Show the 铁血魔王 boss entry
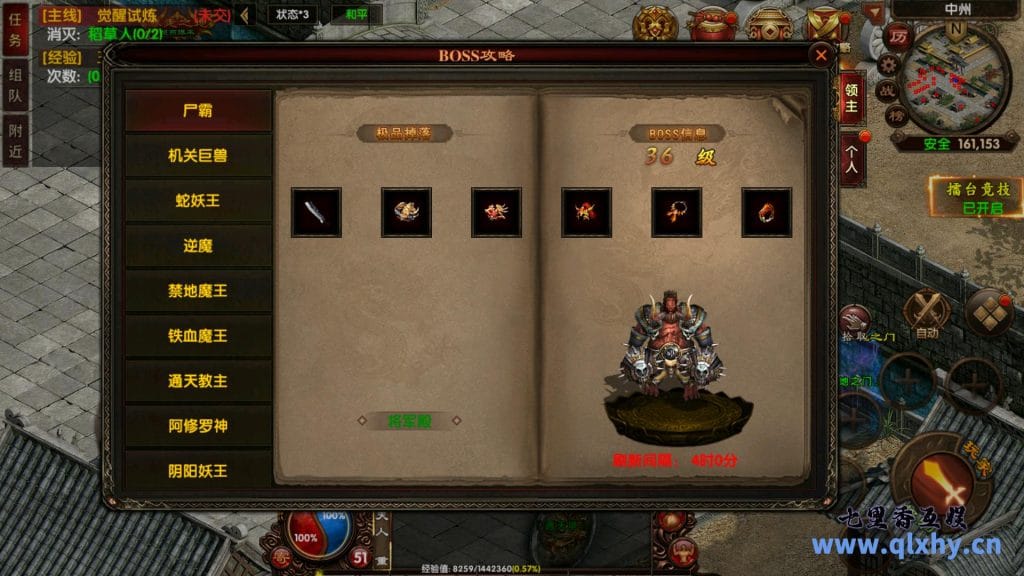This screenshot has width=1024, height=576. (198, 335)
